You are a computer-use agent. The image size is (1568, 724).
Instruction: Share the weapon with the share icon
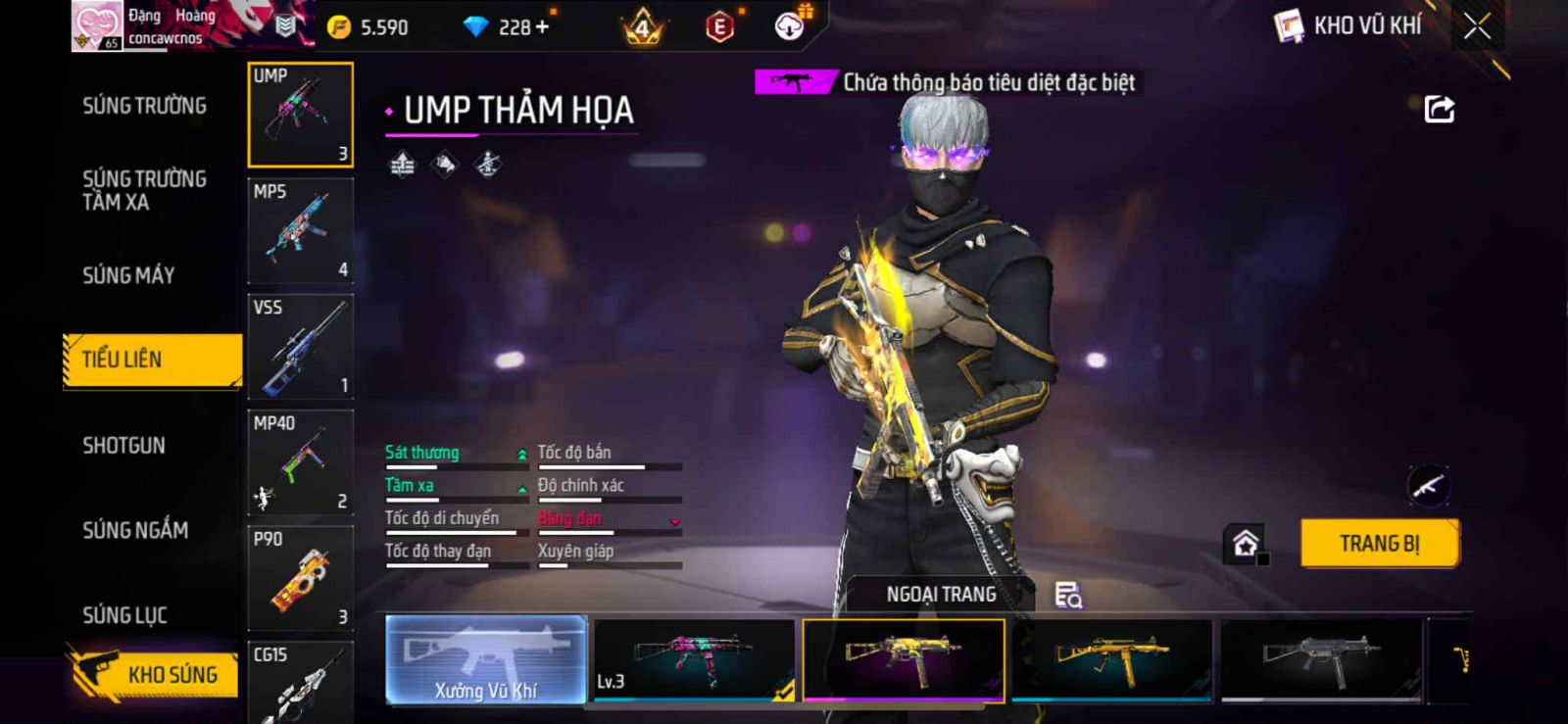tap(1439, 109)
